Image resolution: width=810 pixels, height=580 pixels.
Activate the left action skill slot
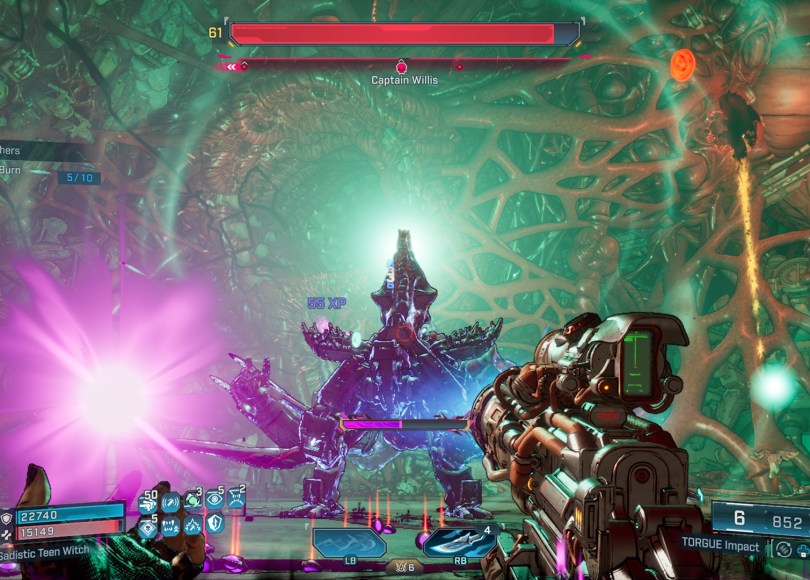tap(349, 543)
